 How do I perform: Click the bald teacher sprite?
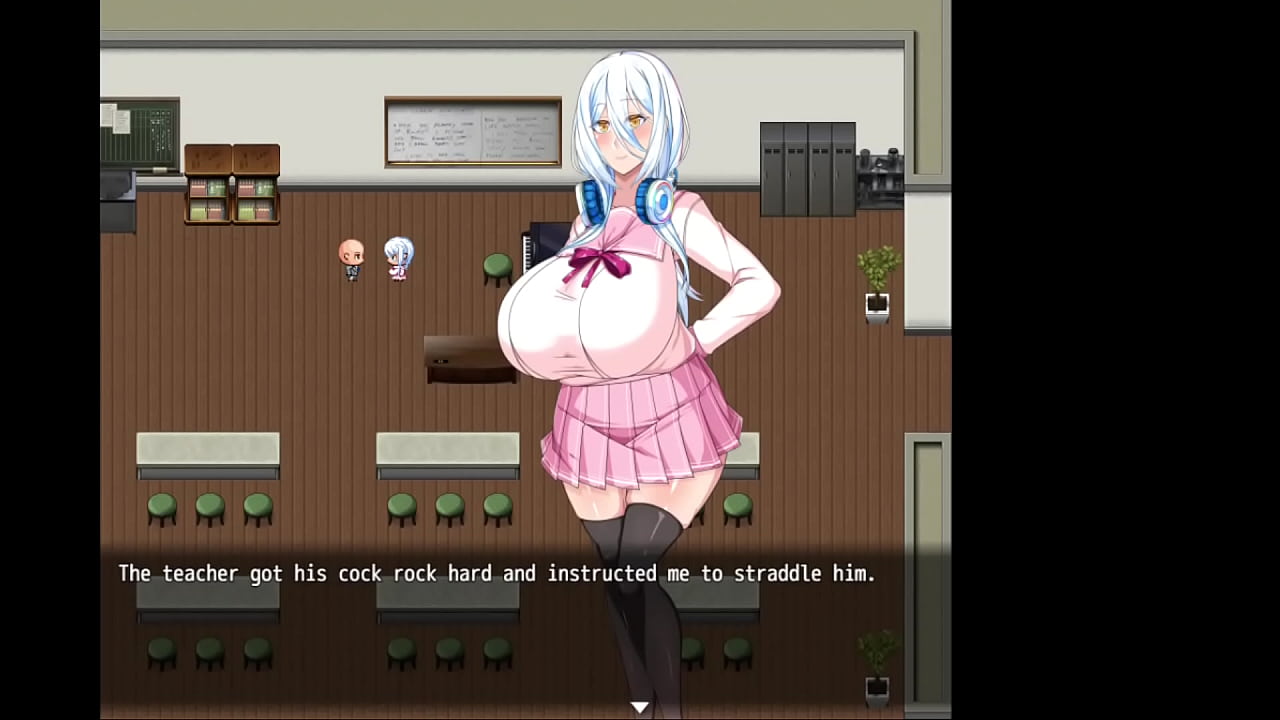click(x=352, y=258)
